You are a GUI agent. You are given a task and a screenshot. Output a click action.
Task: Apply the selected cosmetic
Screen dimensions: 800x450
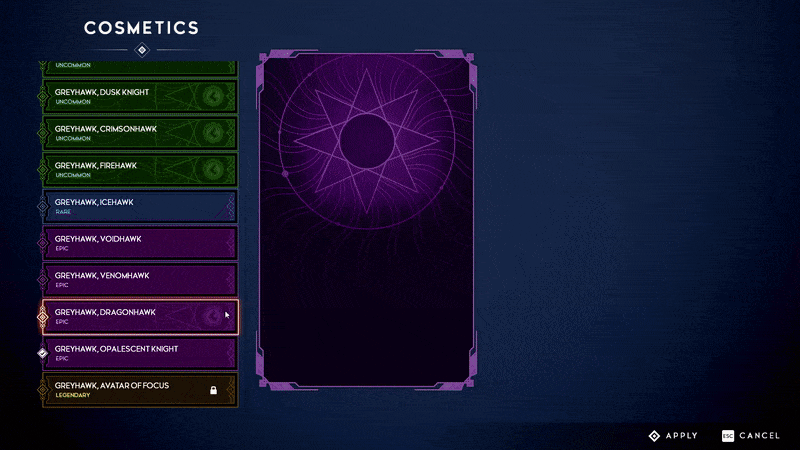point(673,436)
